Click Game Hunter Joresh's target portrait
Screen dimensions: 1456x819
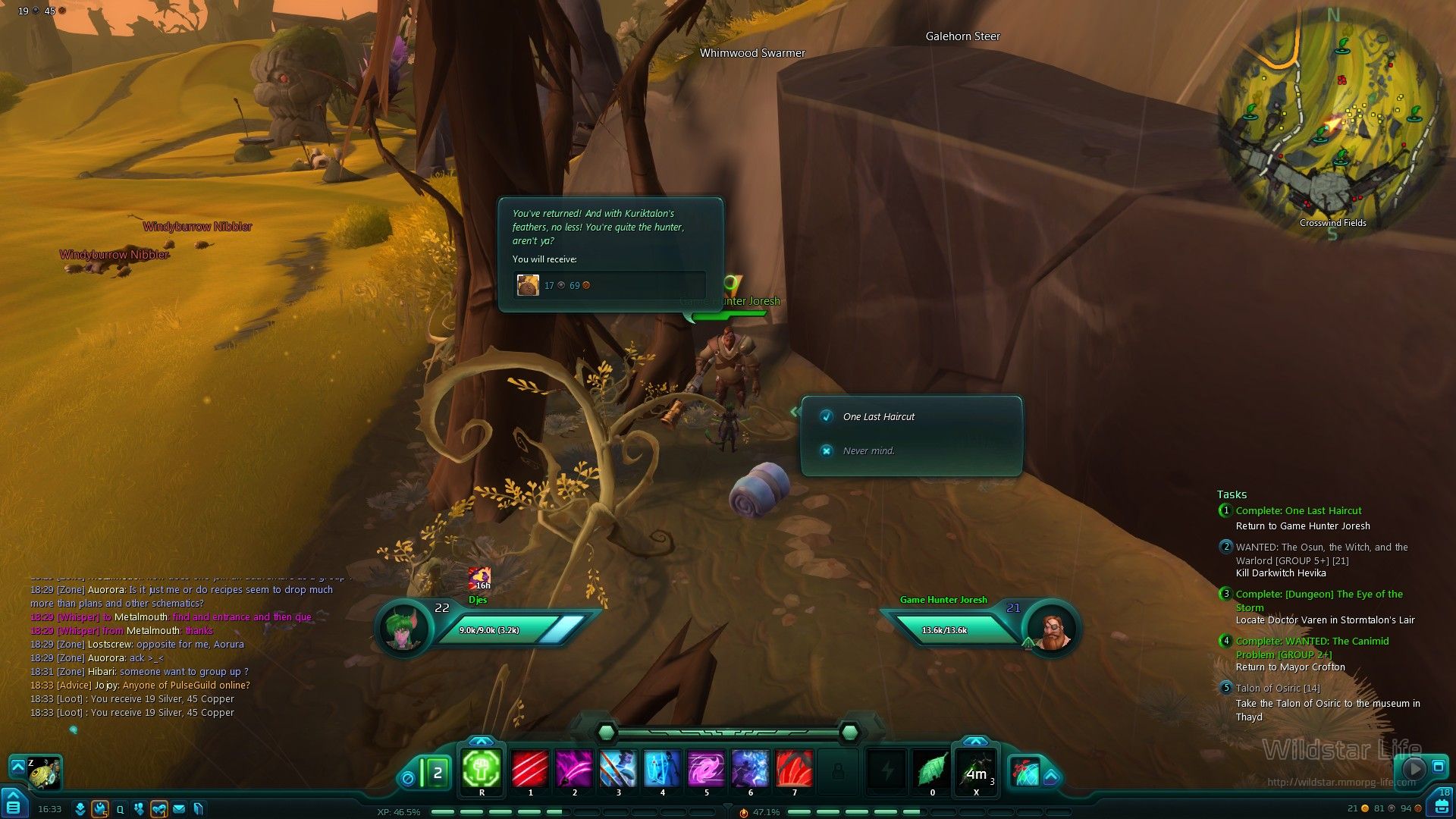coord(1051,630)
